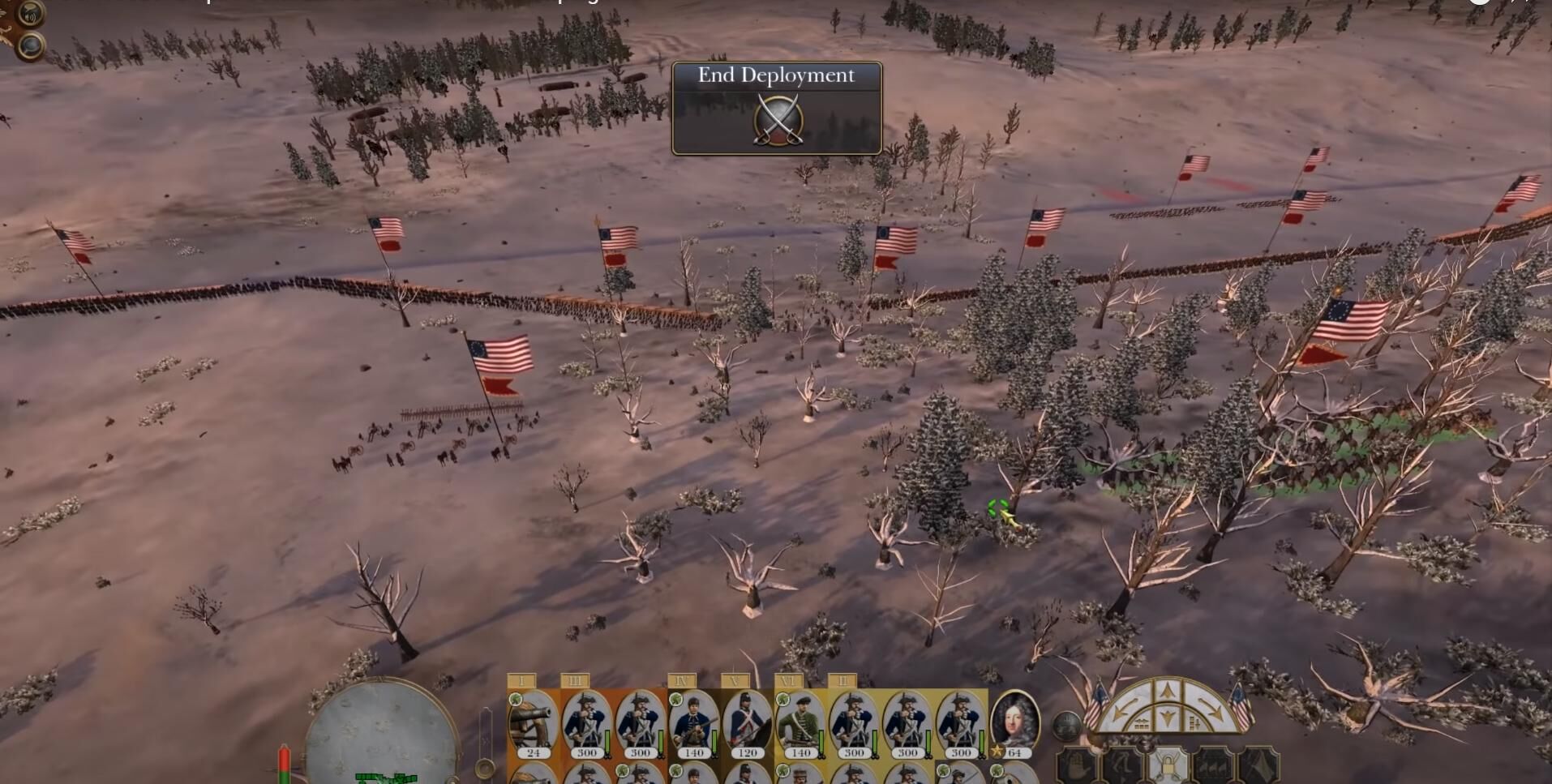1552x784 pixels.
Task: Click the round grey button beside movement dial
Action: (1067, 724)
